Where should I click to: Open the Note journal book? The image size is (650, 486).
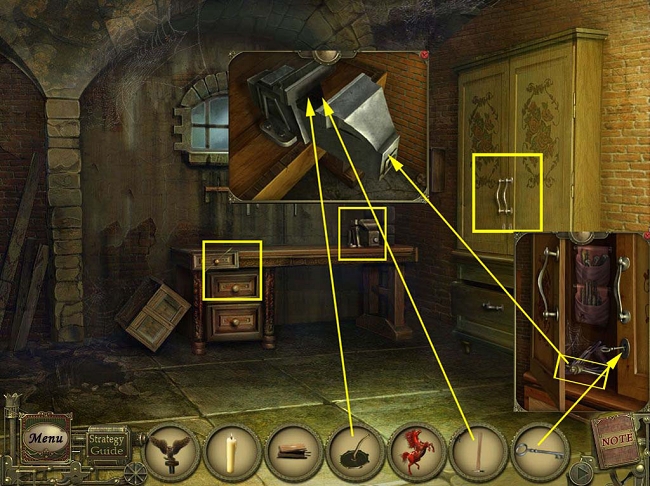614,436
